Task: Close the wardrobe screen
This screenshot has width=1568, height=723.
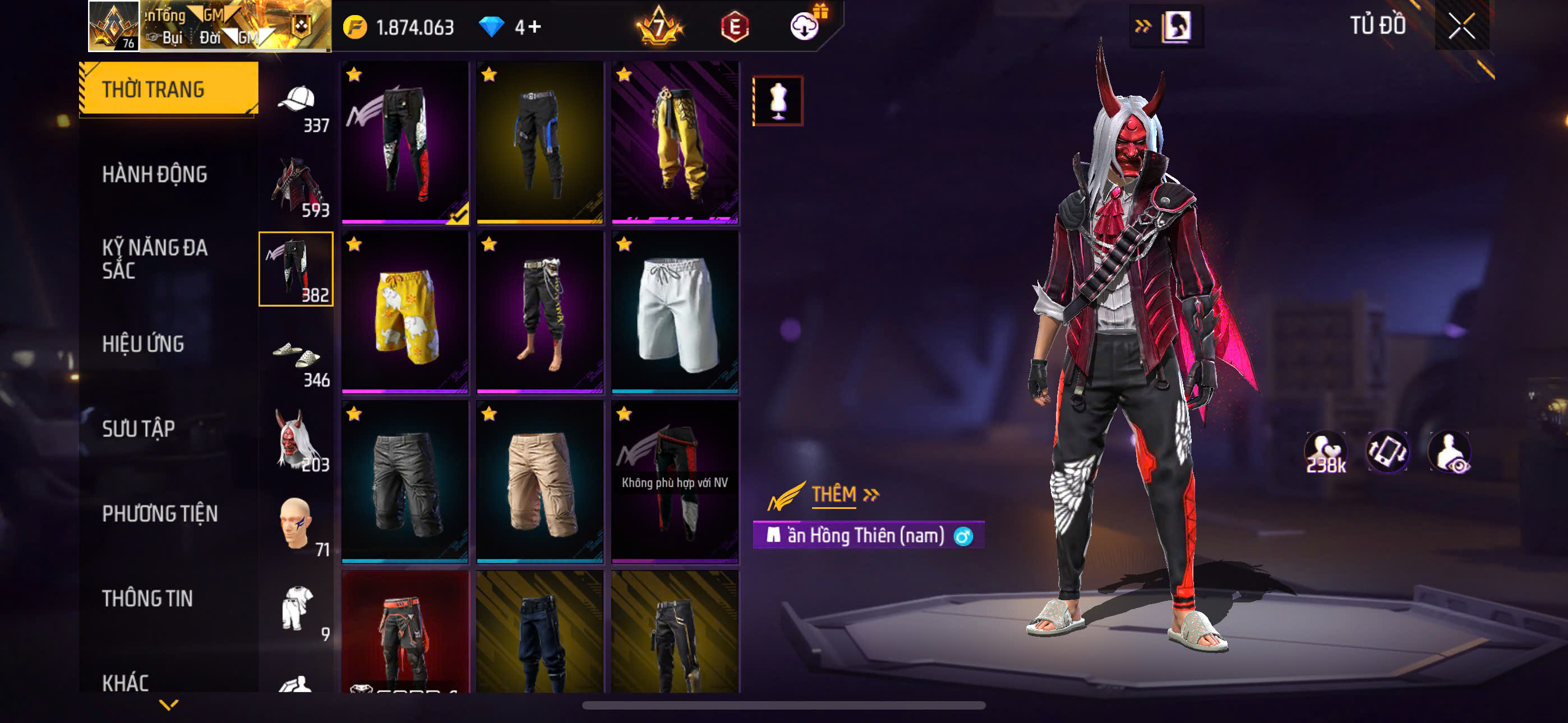Action: click(1461, 26)
